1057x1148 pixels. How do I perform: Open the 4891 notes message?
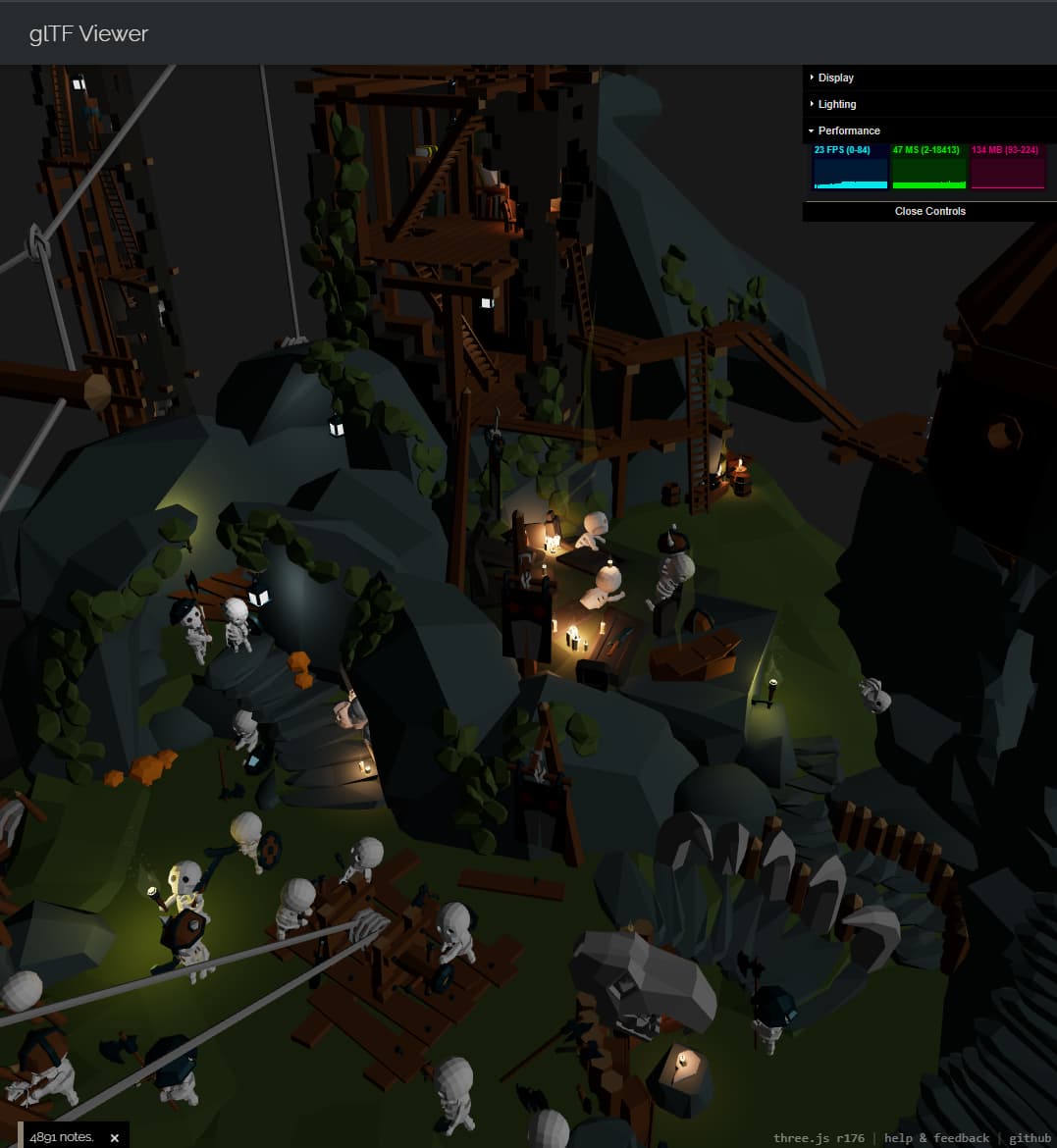coord(61,1137)
